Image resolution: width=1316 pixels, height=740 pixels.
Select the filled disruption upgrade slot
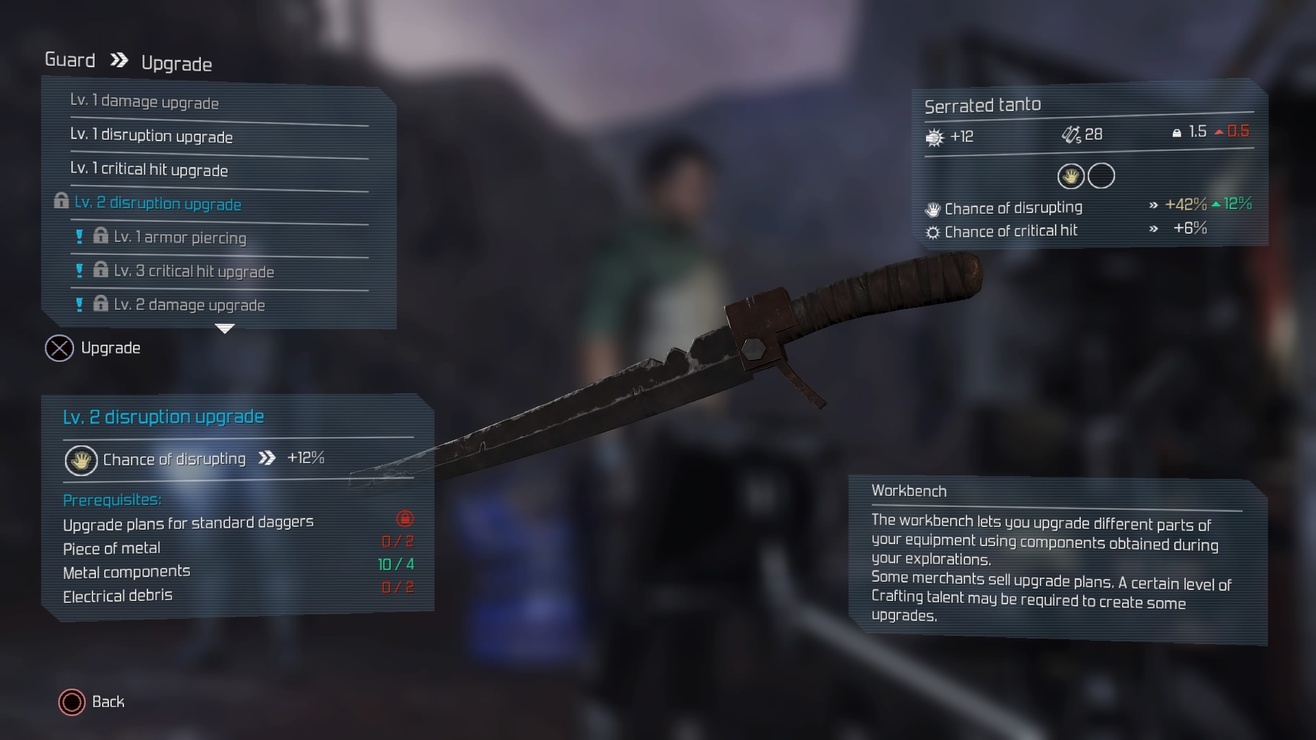coord(1071,177)
